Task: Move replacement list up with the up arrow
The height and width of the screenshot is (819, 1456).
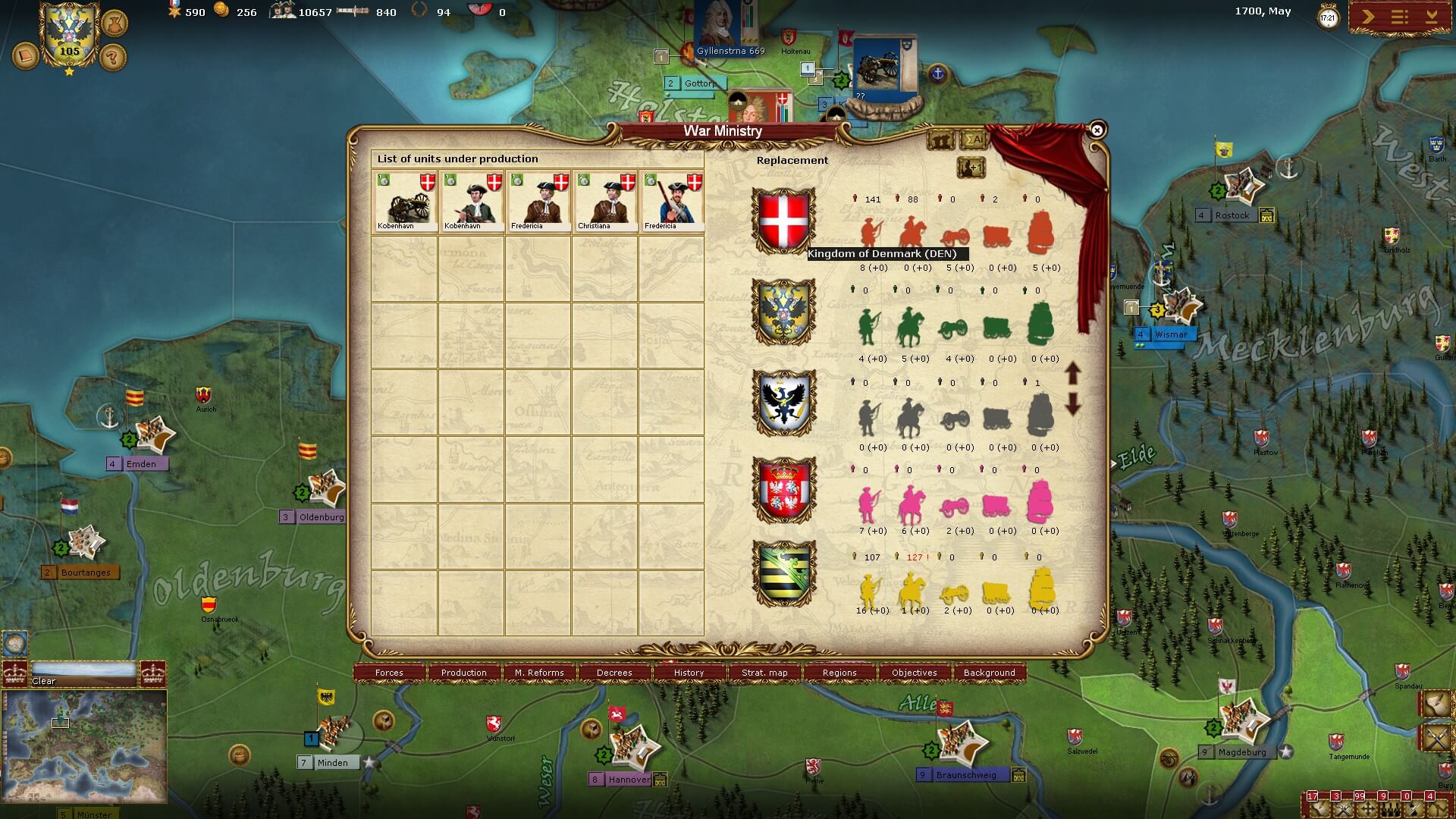Action: 1072,372
